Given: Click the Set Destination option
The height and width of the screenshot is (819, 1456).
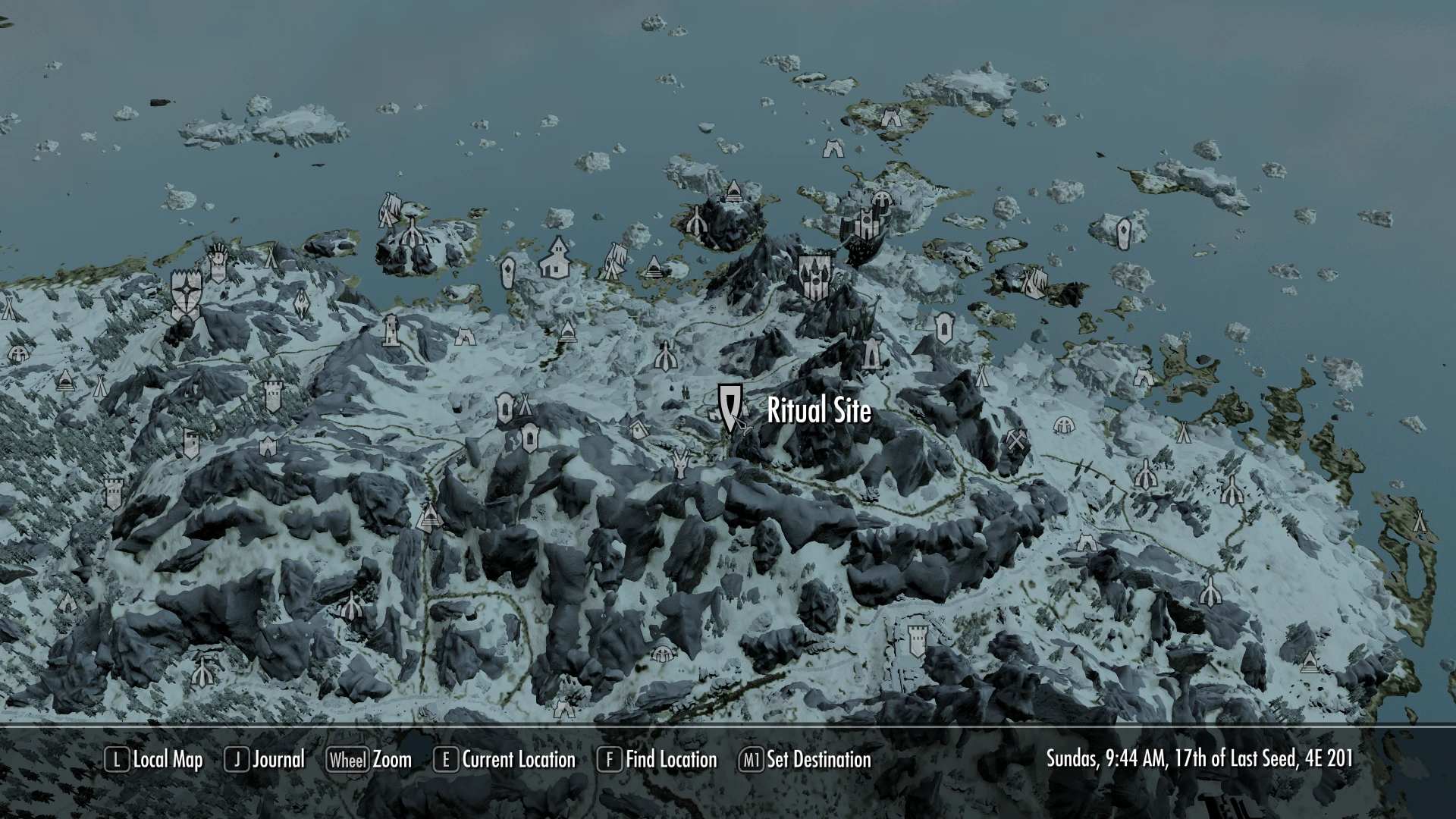Looking at the screenshot, I should click(805, 759).
